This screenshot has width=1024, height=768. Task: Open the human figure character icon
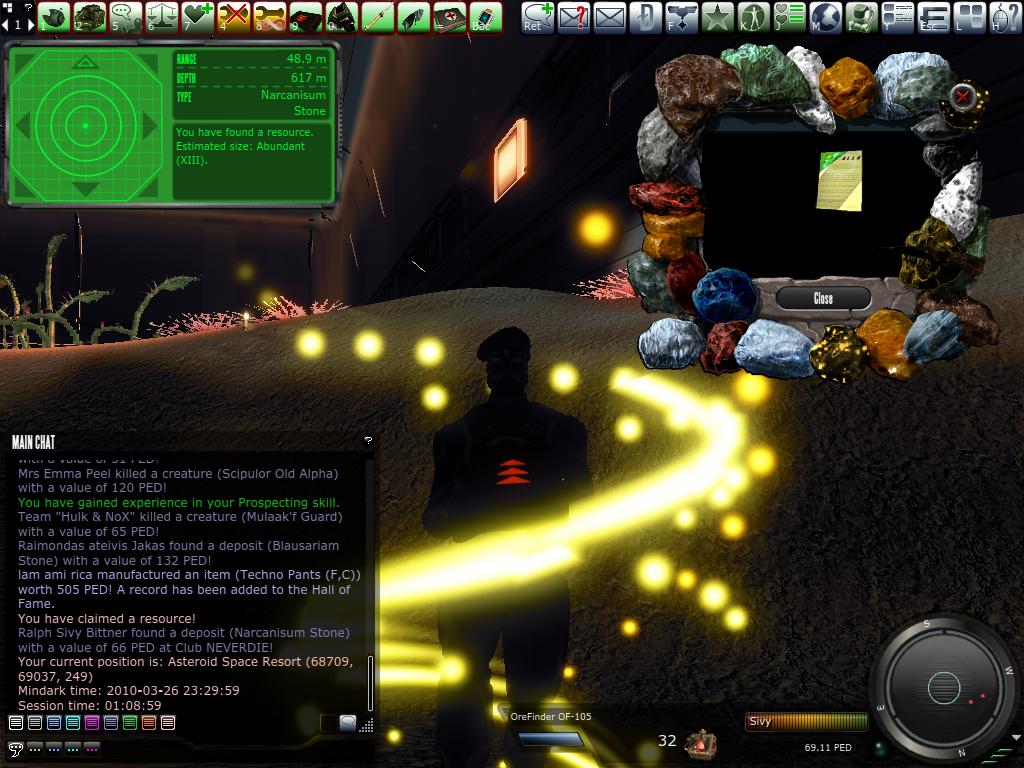point(754,16)
